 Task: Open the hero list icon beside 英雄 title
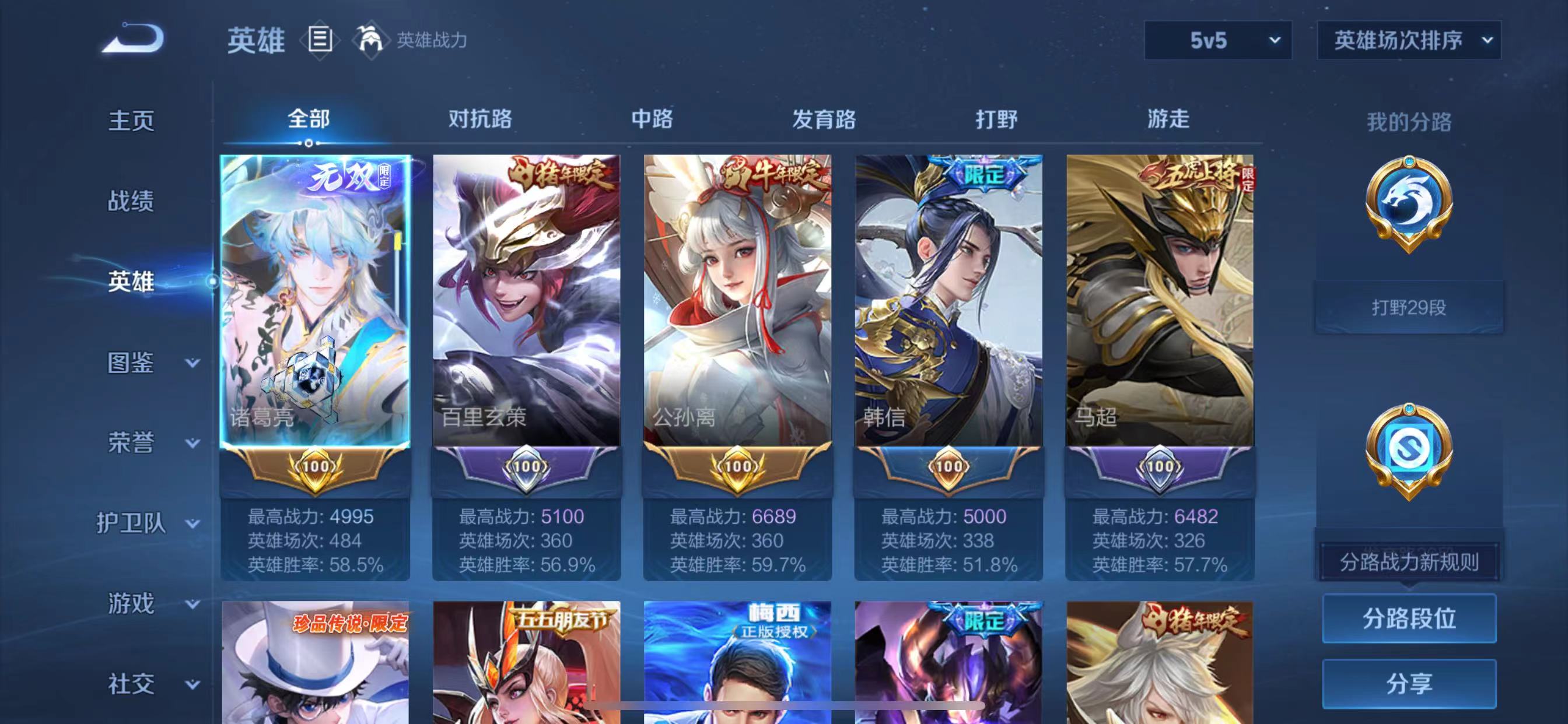pos(319,40)
